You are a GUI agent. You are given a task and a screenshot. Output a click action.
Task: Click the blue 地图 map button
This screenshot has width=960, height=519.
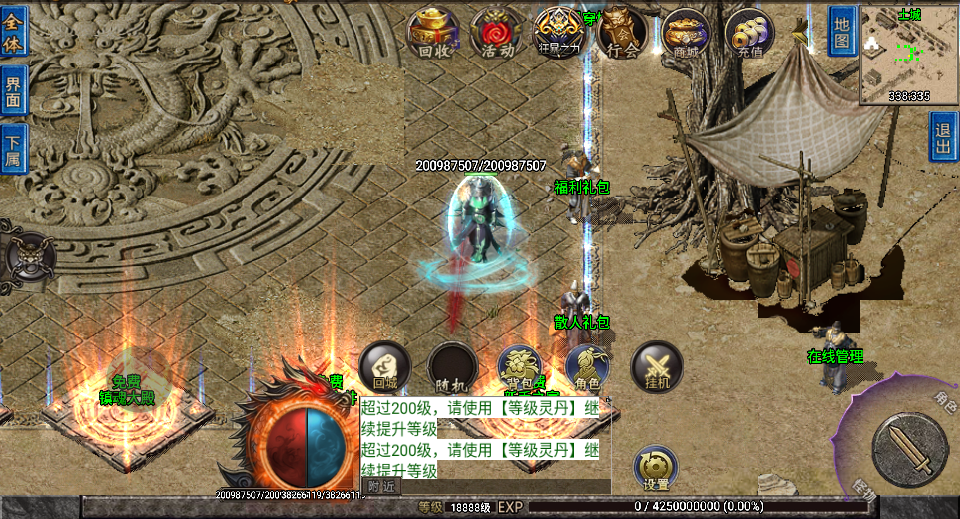pos(841,31)
